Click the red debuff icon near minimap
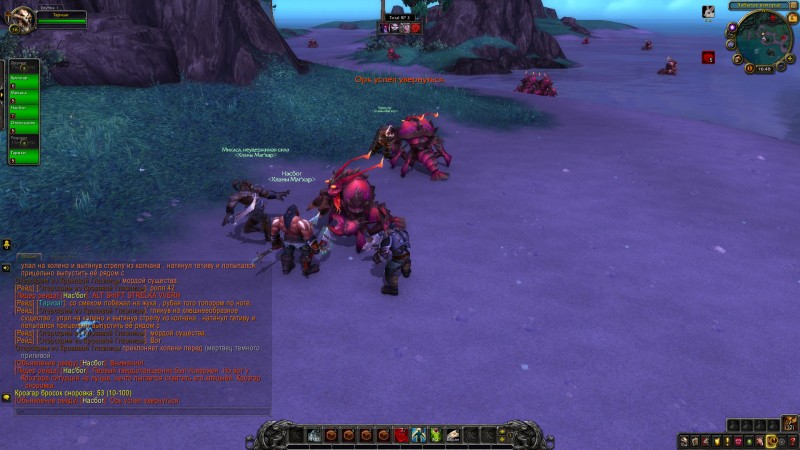 [708, 58]
